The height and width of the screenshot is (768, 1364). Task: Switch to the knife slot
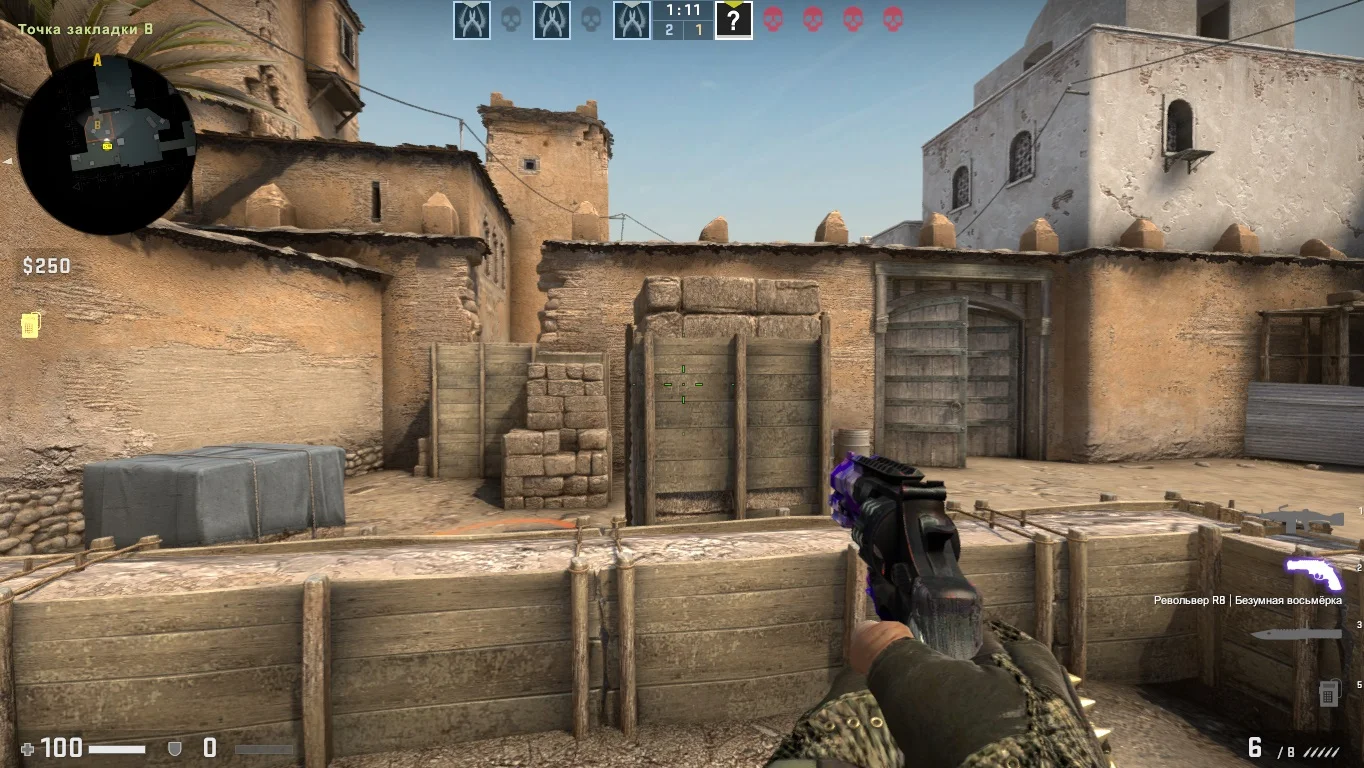pos(1295,634)
